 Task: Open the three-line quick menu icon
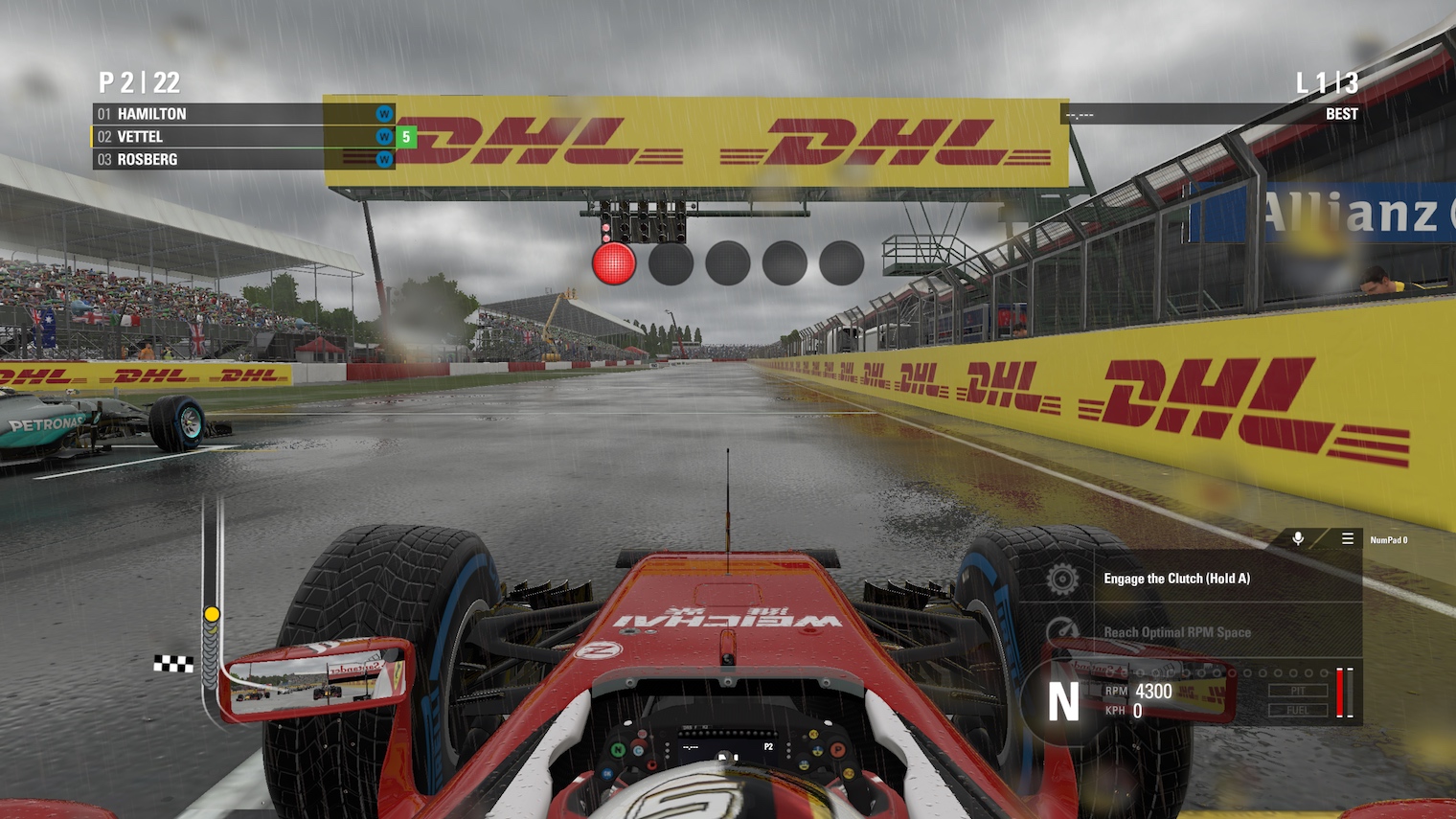(1347, 539)
